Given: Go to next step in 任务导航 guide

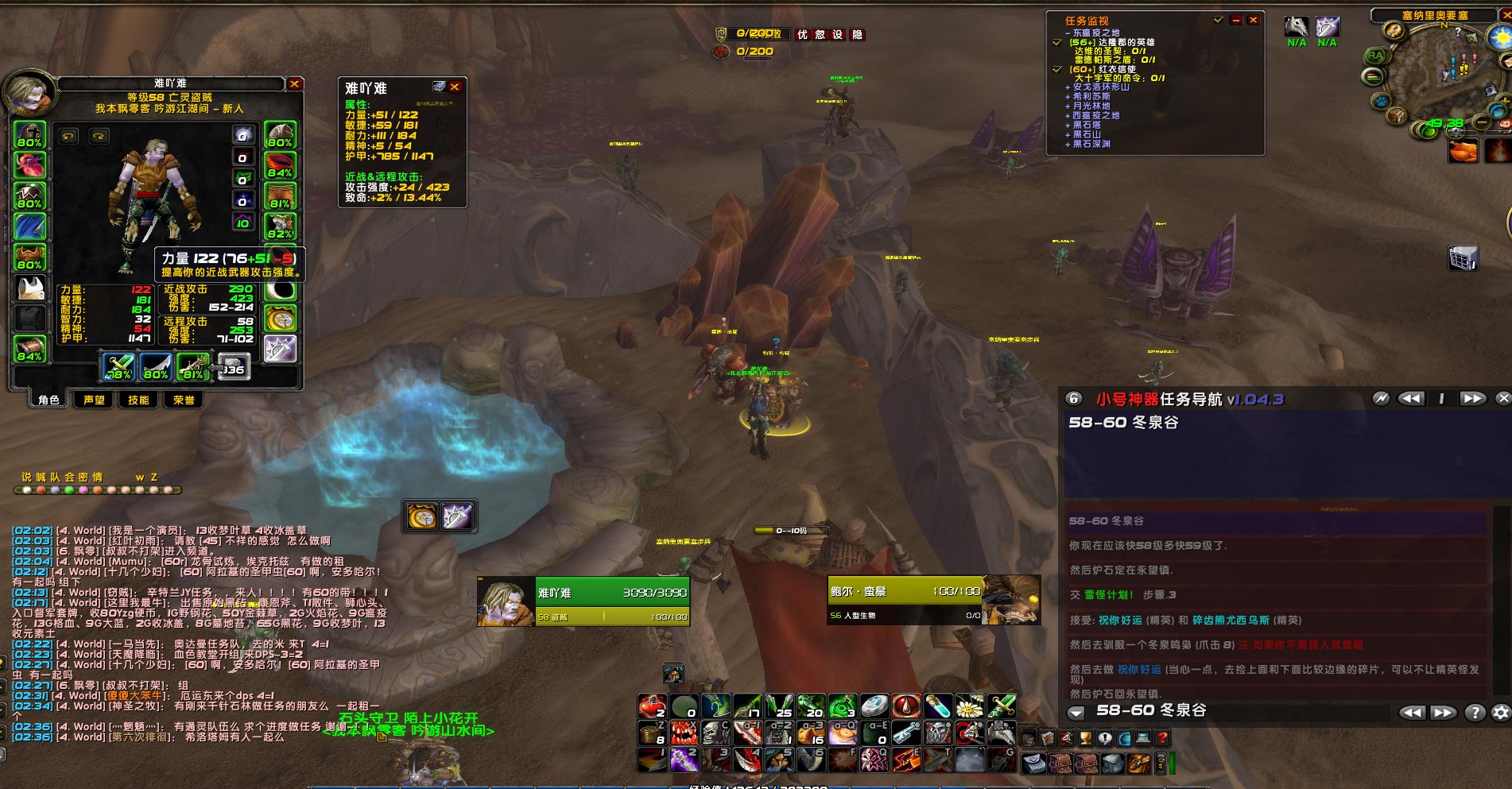Looking at the screenshot, I should coord(1471,398).
